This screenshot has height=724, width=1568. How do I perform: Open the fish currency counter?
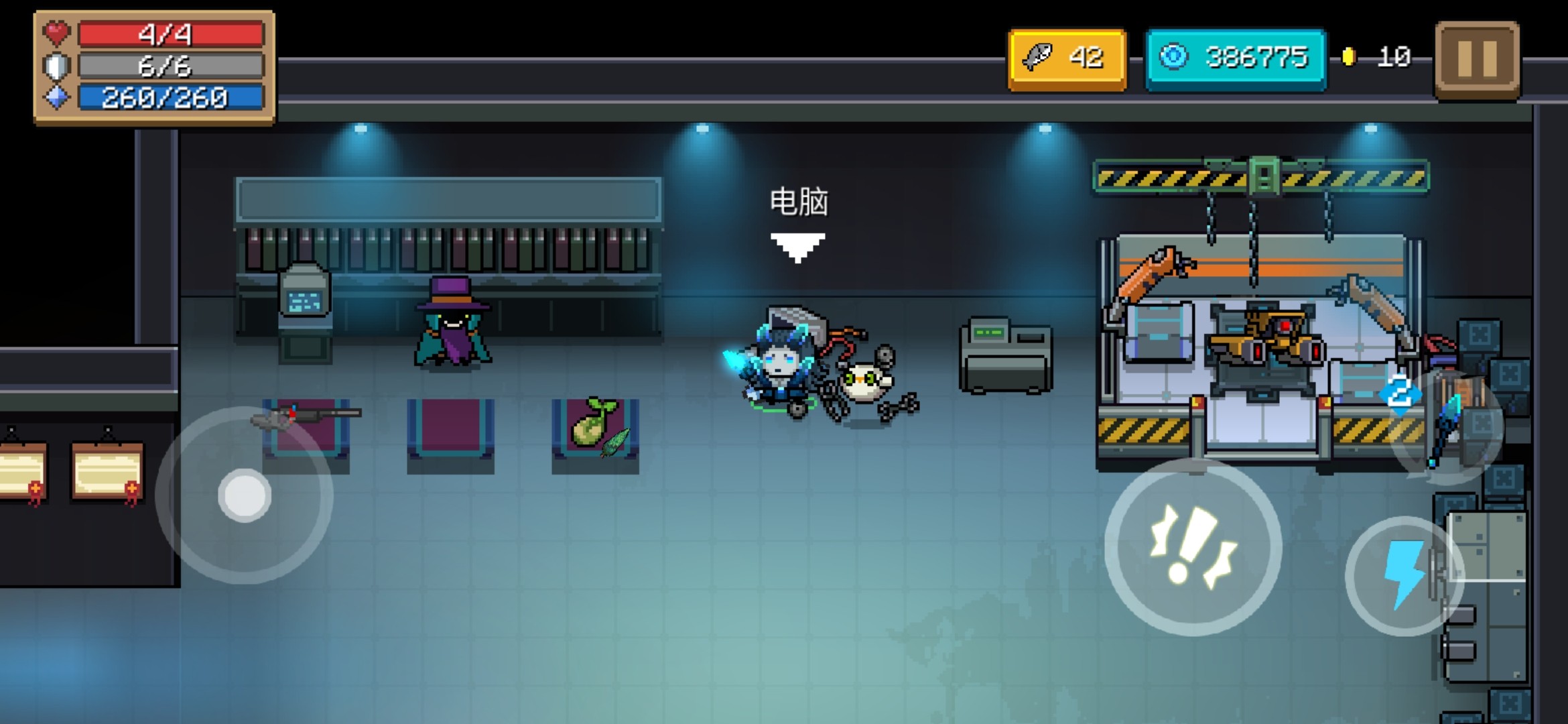(1067, 59)
